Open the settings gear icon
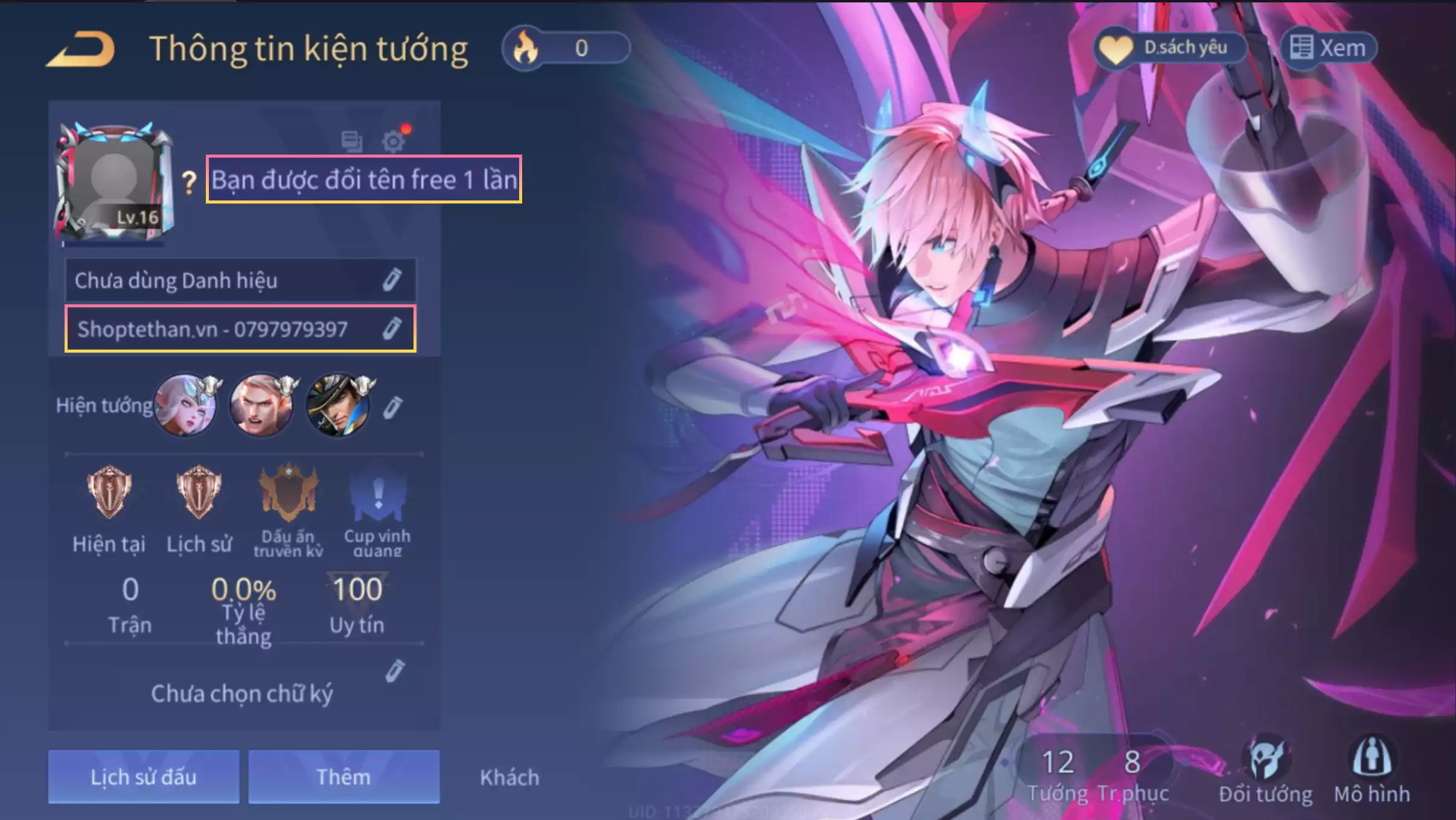The image size is (1456, 820). pos(394,141)
